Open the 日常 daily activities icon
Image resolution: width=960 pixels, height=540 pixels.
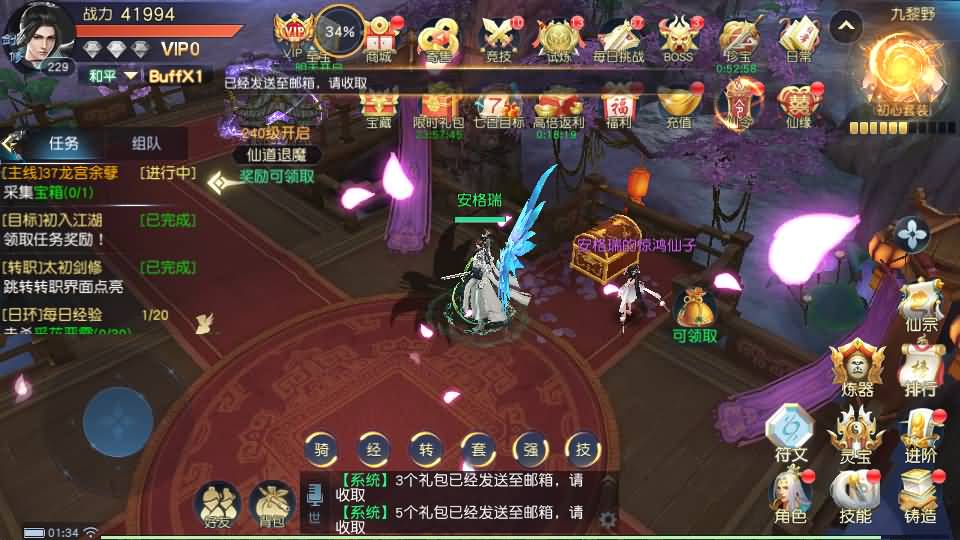pyautogui.click(x=798, y=39)
